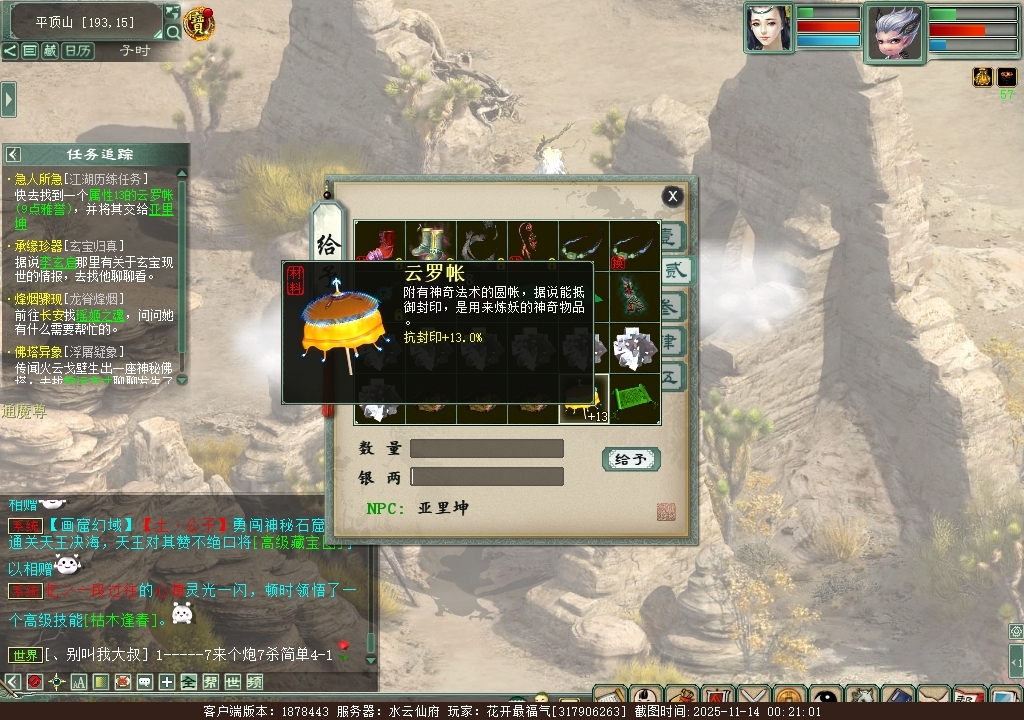1024x720 pixels.
Task: Switch to bag tab 壹
Action: pyautogui.click(x=672, y=237)
